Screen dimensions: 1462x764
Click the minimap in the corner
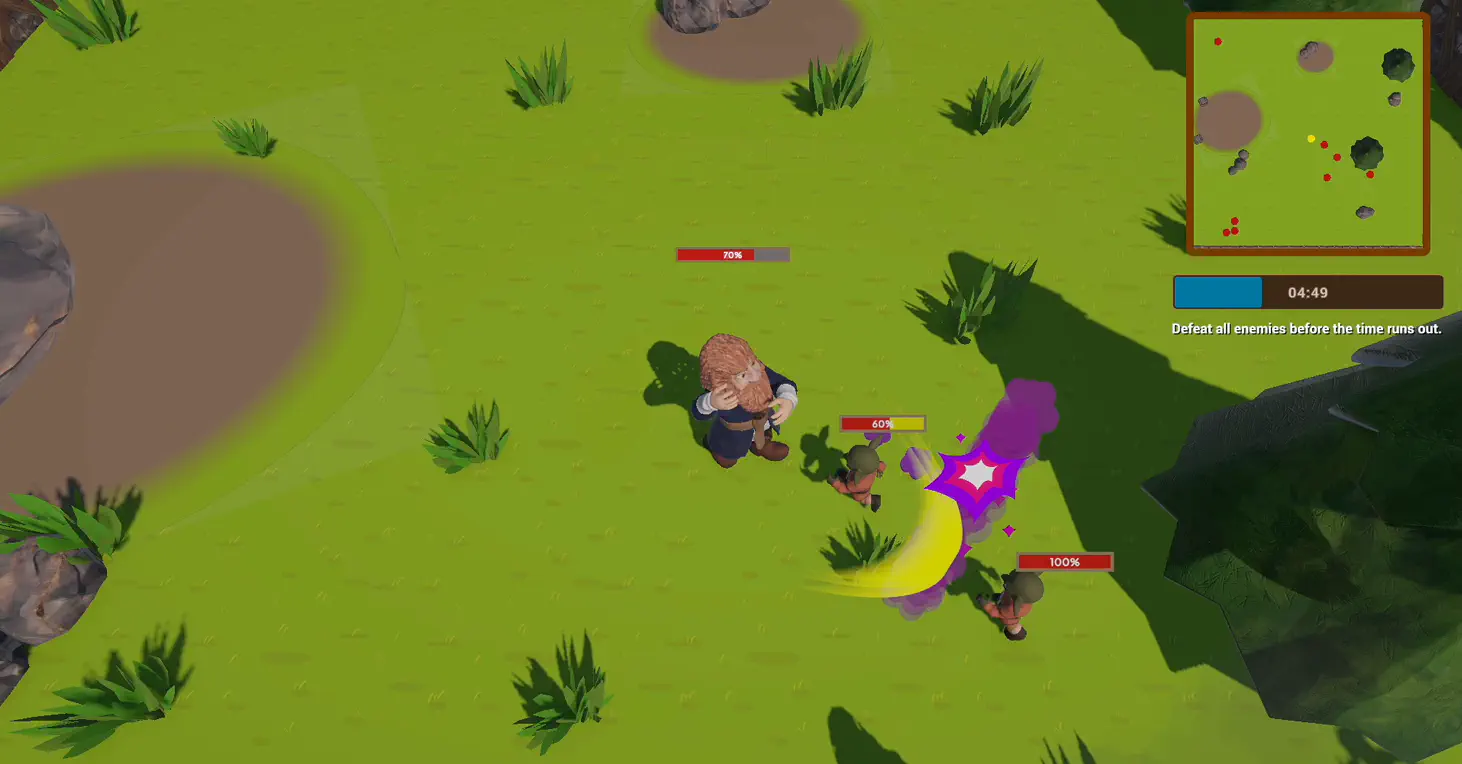point(1308,134)
